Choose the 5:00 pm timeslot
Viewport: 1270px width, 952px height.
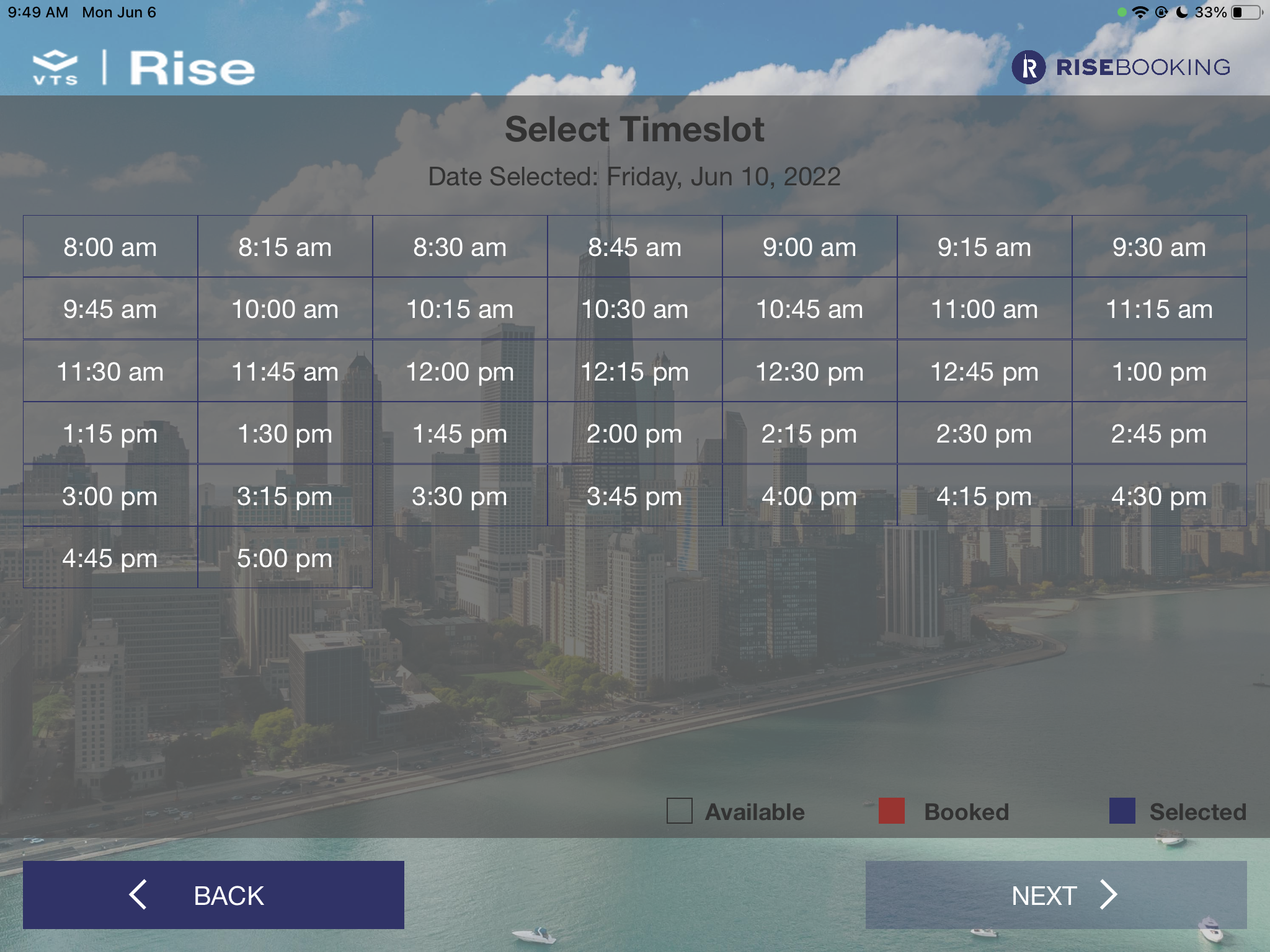click(285, 558)
